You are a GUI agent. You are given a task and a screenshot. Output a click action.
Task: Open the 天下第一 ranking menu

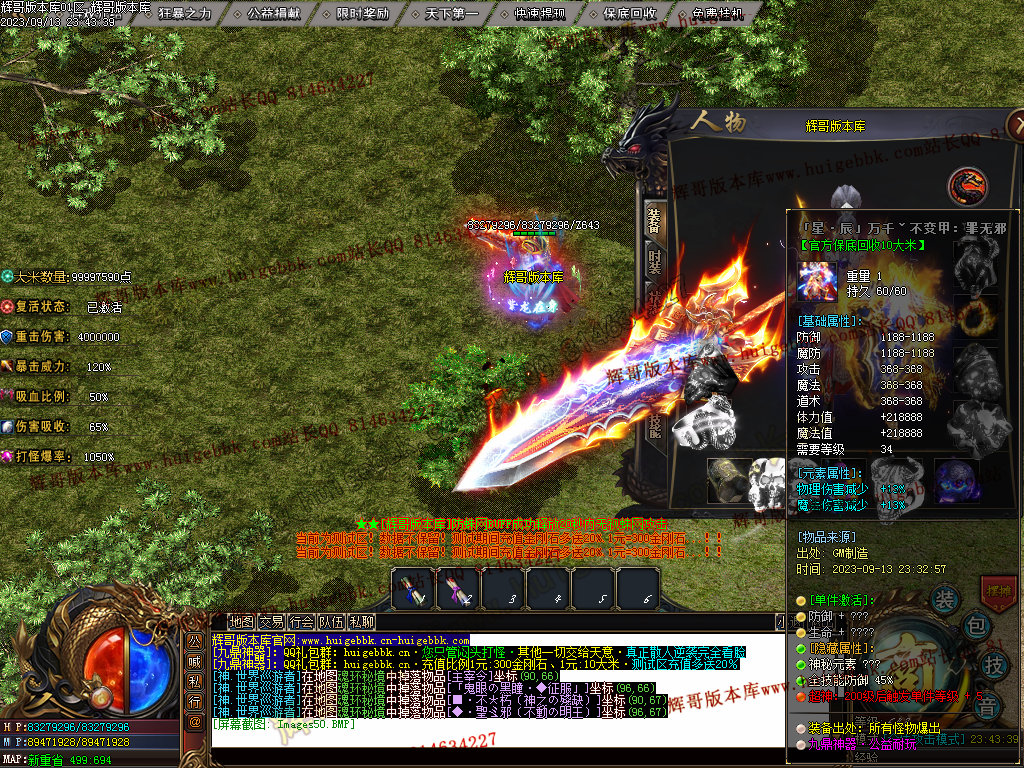click(x=452, y=14)
